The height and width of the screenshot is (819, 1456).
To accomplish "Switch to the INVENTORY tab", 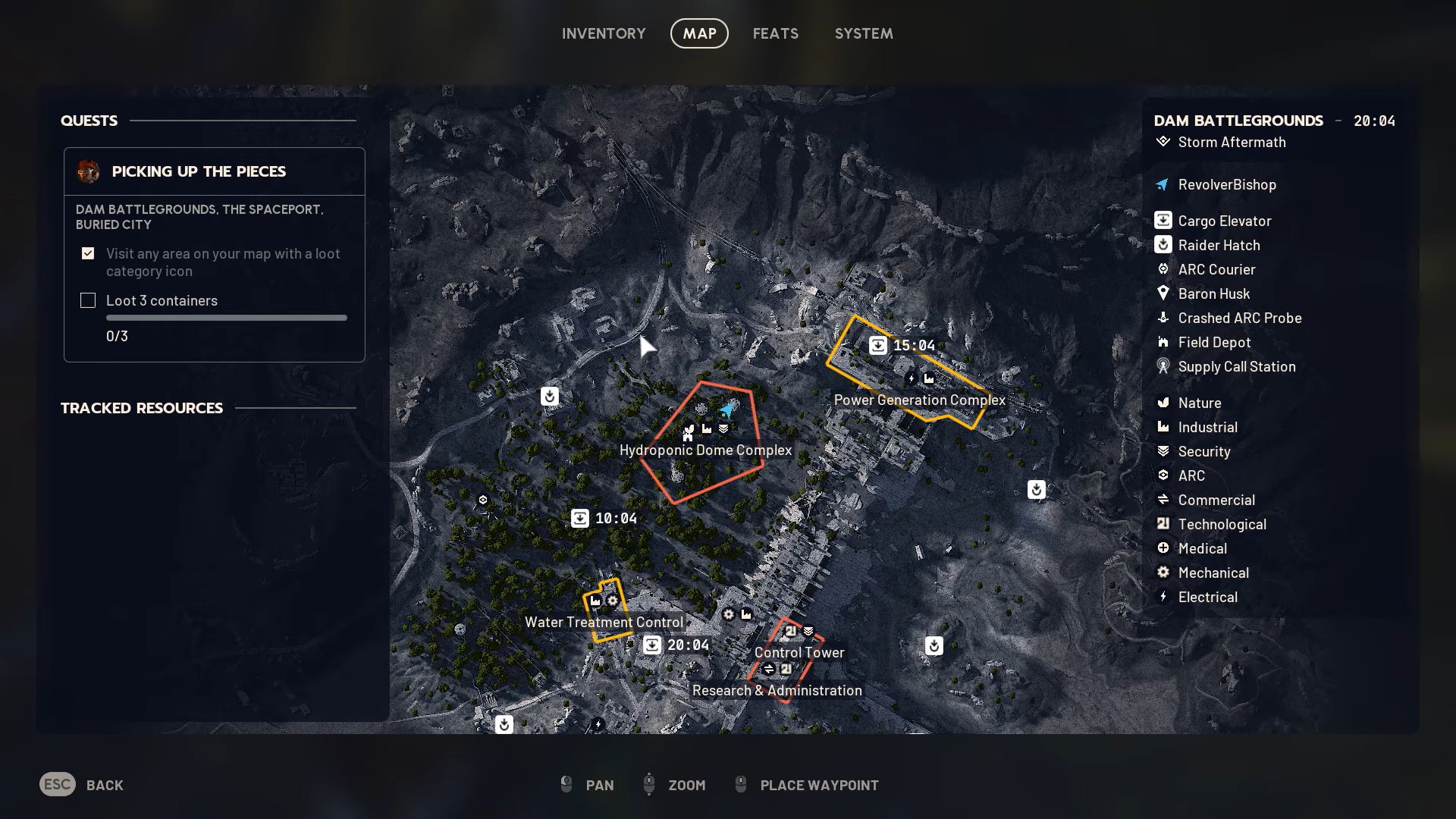I will pos(603,33).
